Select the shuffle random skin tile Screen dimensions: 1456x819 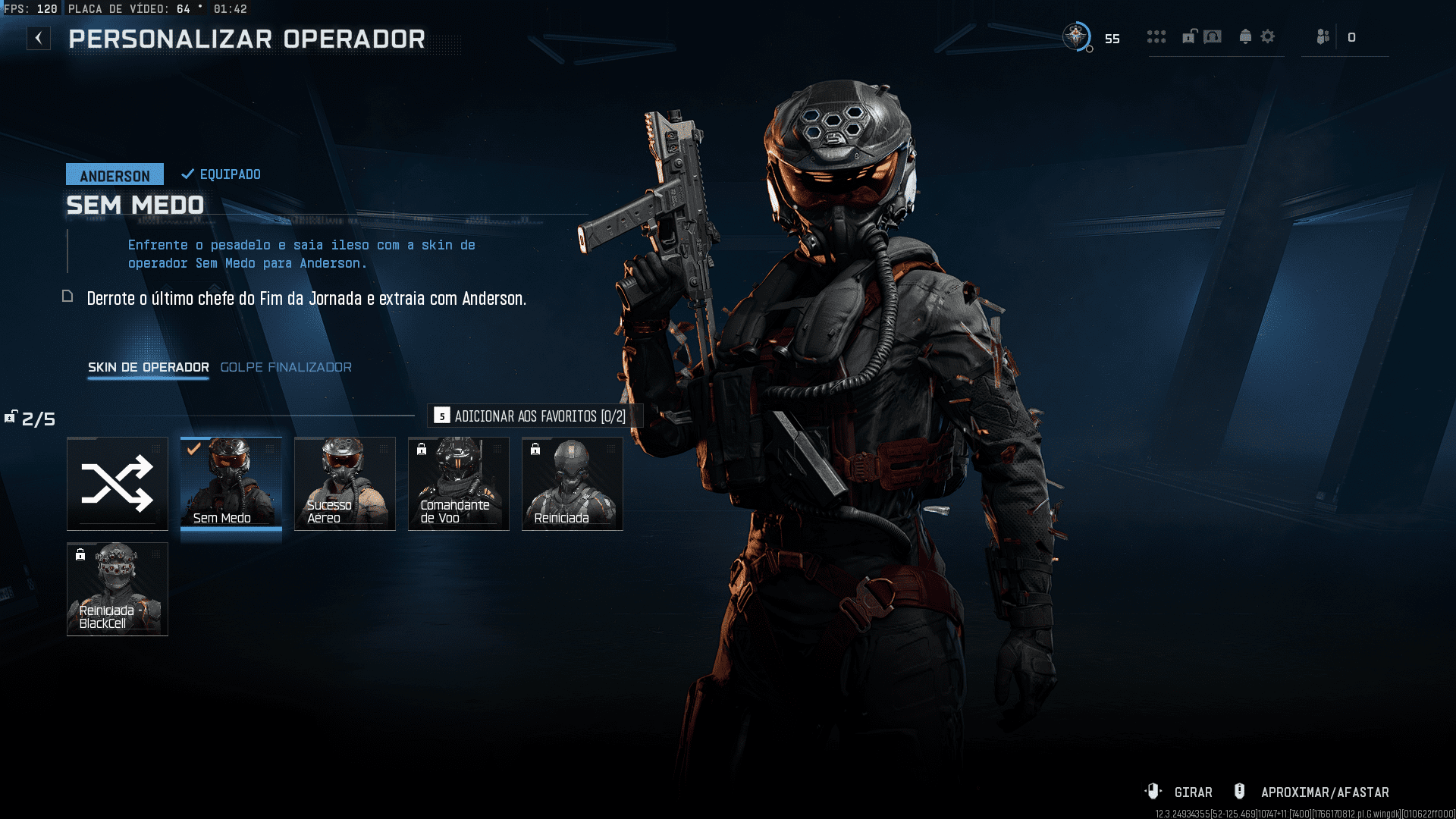(118, 484)
